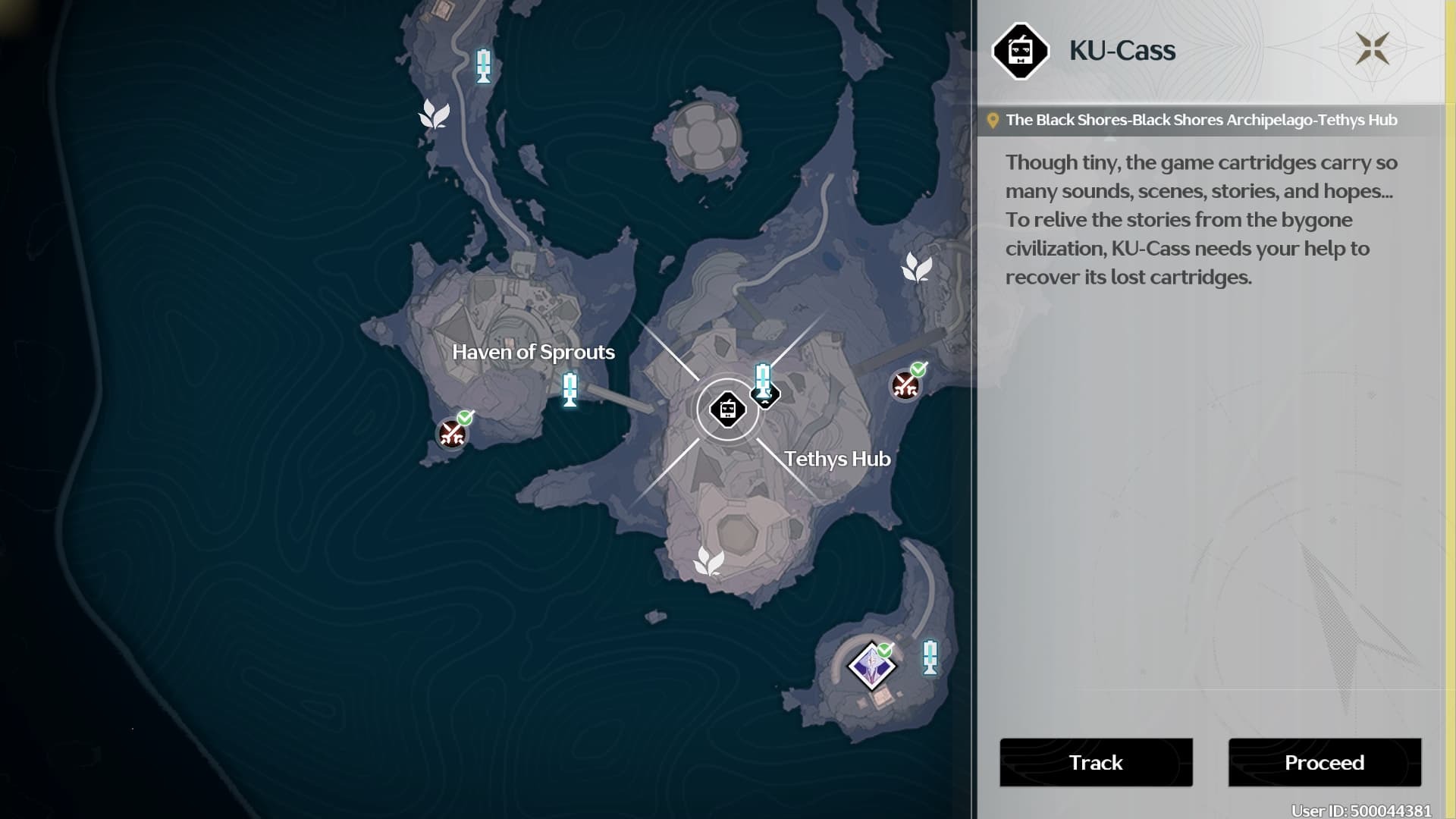Pick the teleport beacon on the northern island path
The image size is (1456, 819).
(x=483, y=66)
